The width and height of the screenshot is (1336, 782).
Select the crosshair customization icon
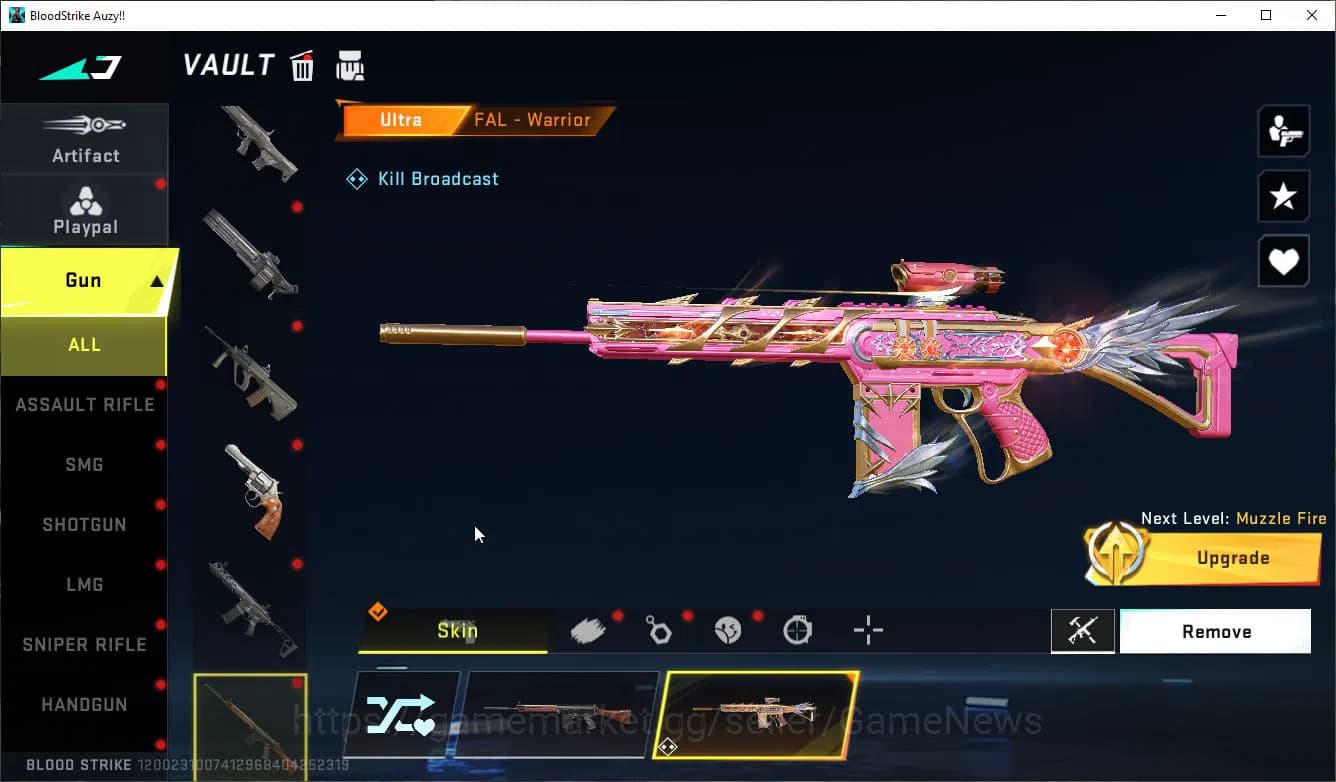coord(867,629)
